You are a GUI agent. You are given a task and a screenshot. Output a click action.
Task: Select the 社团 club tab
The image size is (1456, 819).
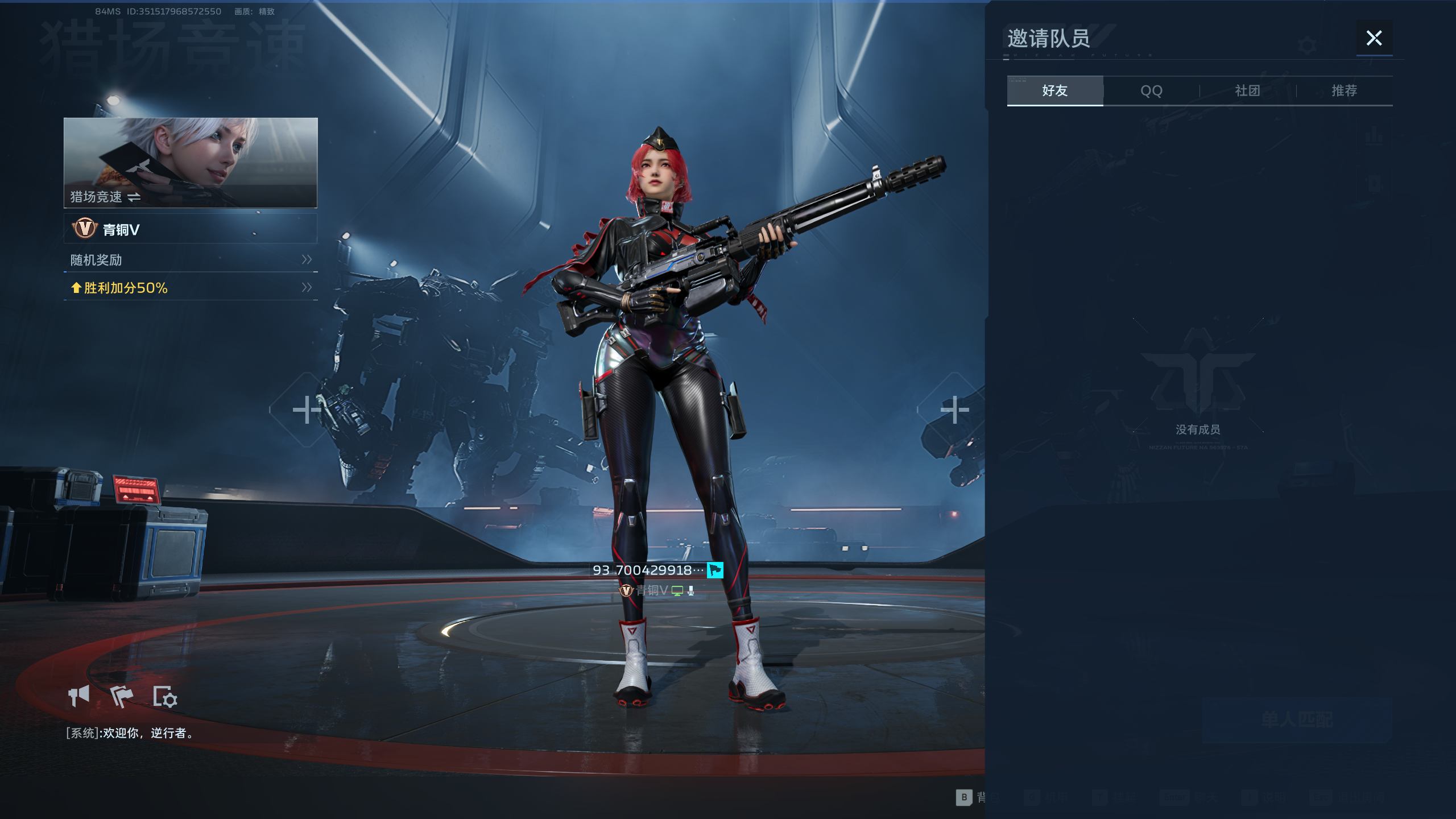[1247, 91]
